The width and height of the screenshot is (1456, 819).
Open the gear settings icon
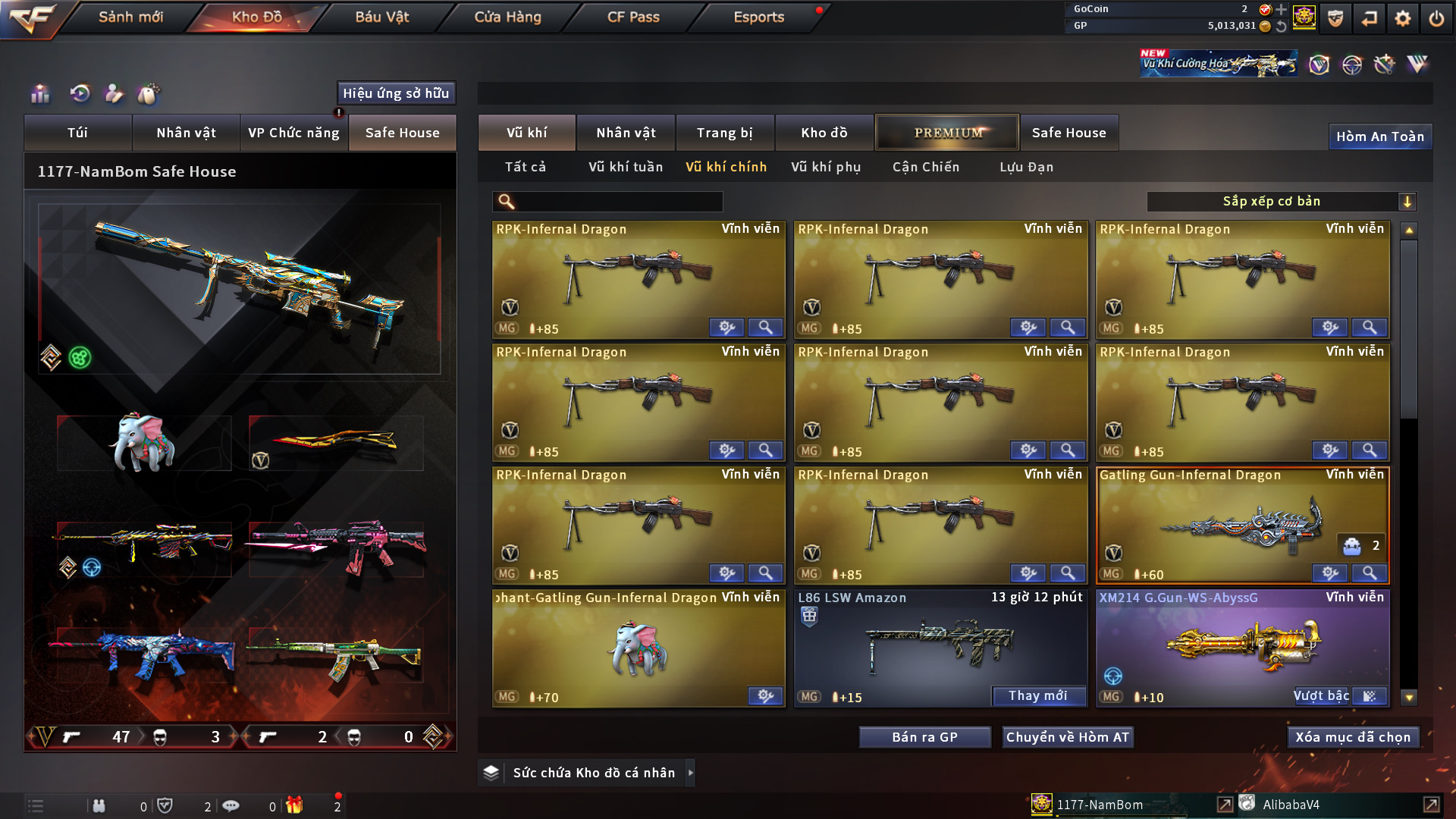[1402, 18]
